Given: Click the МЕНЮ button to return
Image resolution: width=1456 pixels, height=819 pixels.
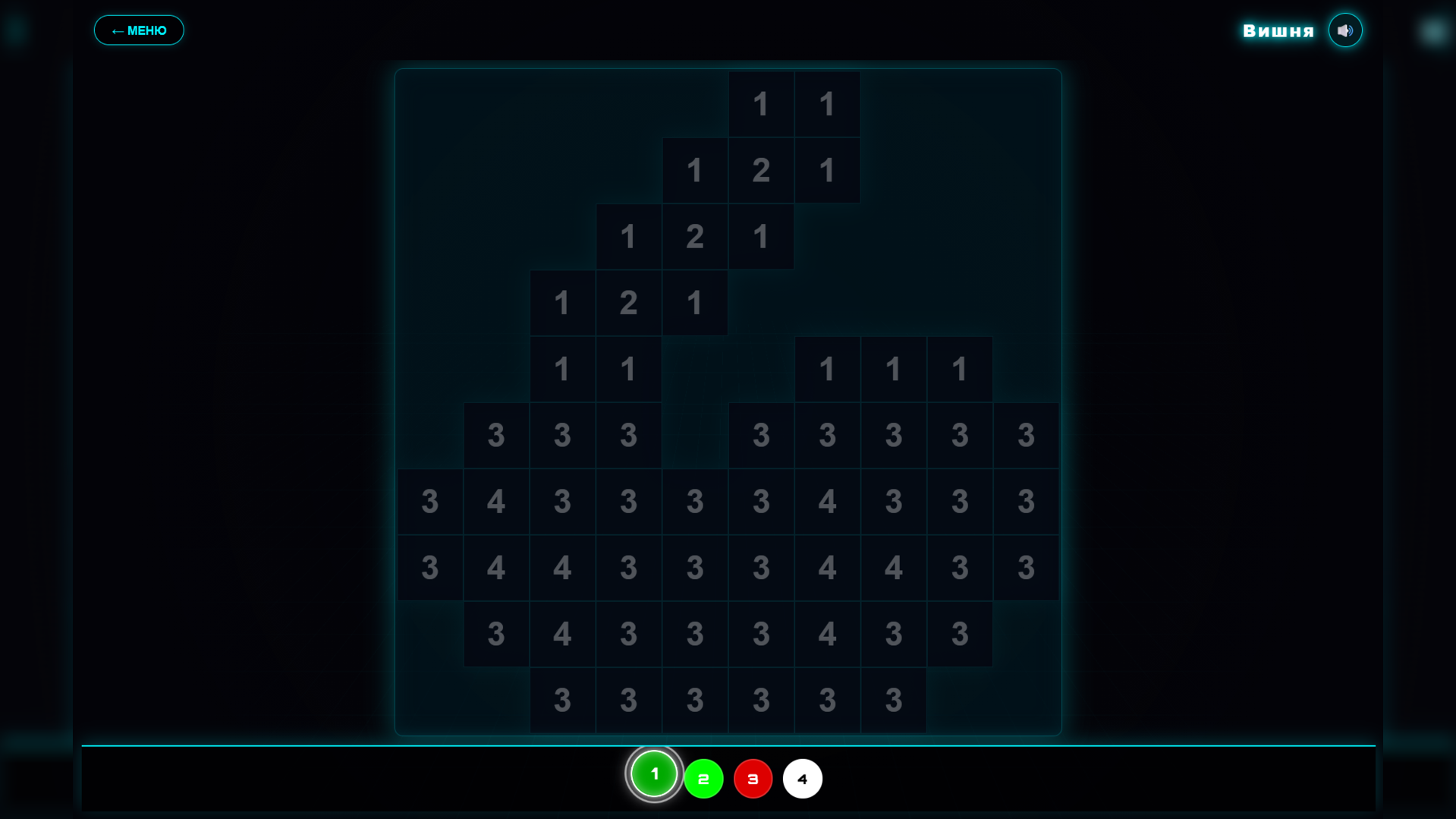Looking at the screenshot, I should pyautogui.click(x=139, y=30).
